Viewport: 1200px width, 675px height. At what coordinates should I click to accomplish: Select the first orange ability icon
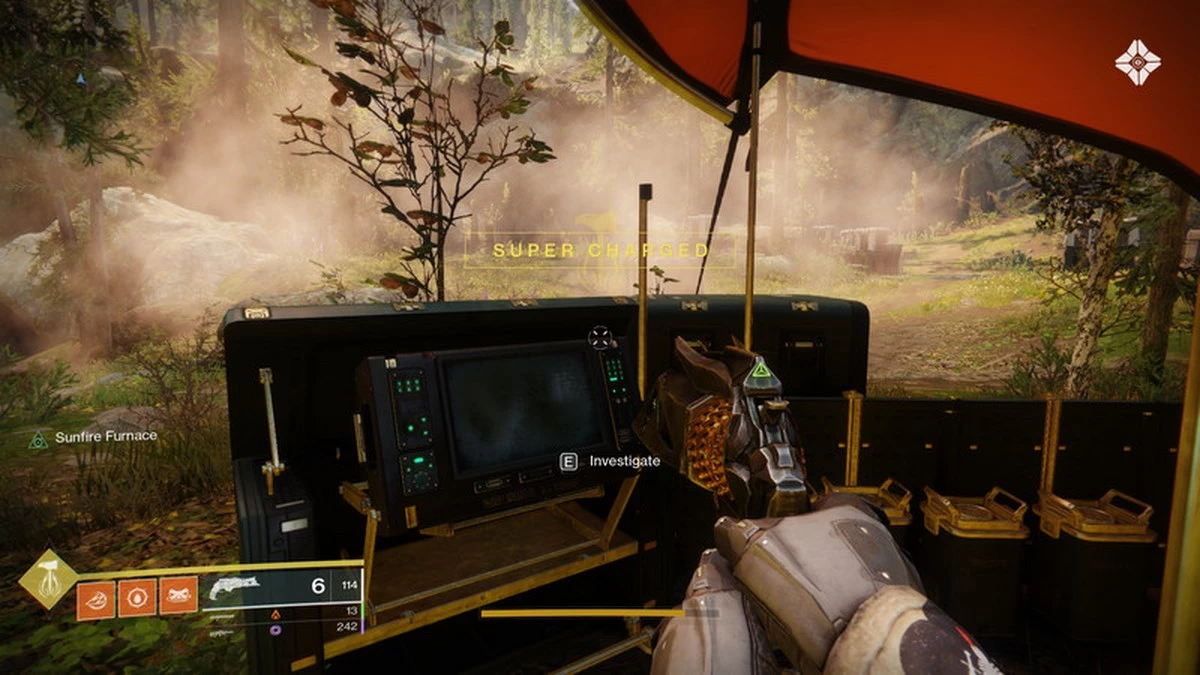(95, 598)
